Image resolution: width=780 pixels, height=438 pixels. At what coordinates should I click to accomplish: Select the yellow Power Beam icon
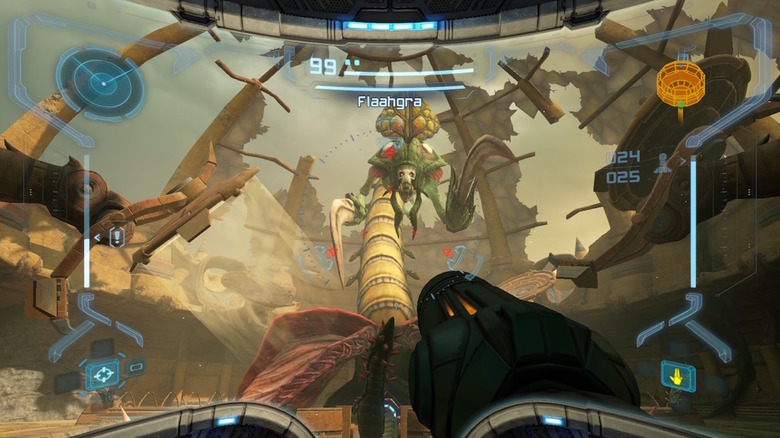(677, 375)
